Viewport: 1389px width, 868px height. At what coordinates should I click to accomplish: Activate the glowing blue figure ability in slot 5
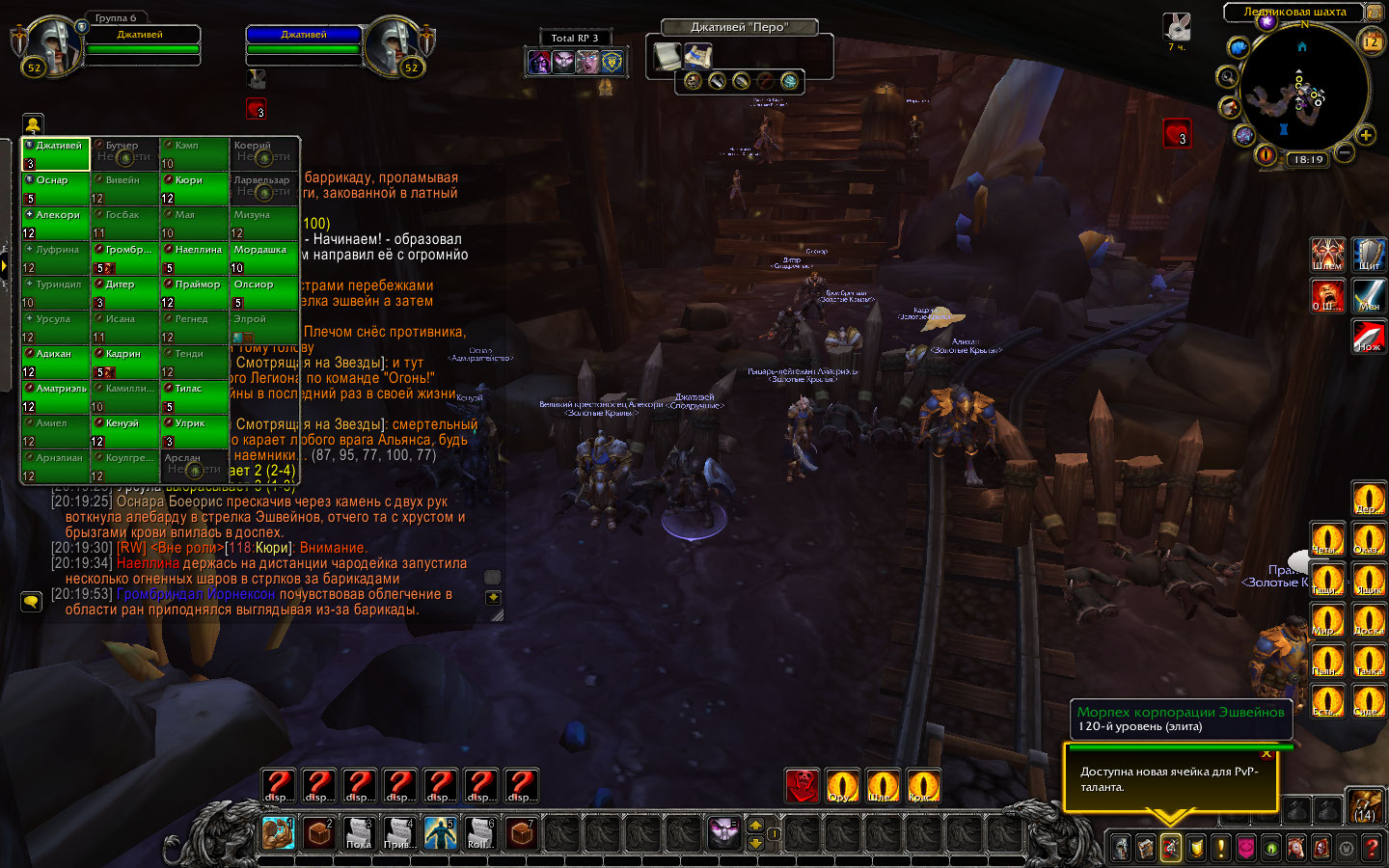[441, 832]
